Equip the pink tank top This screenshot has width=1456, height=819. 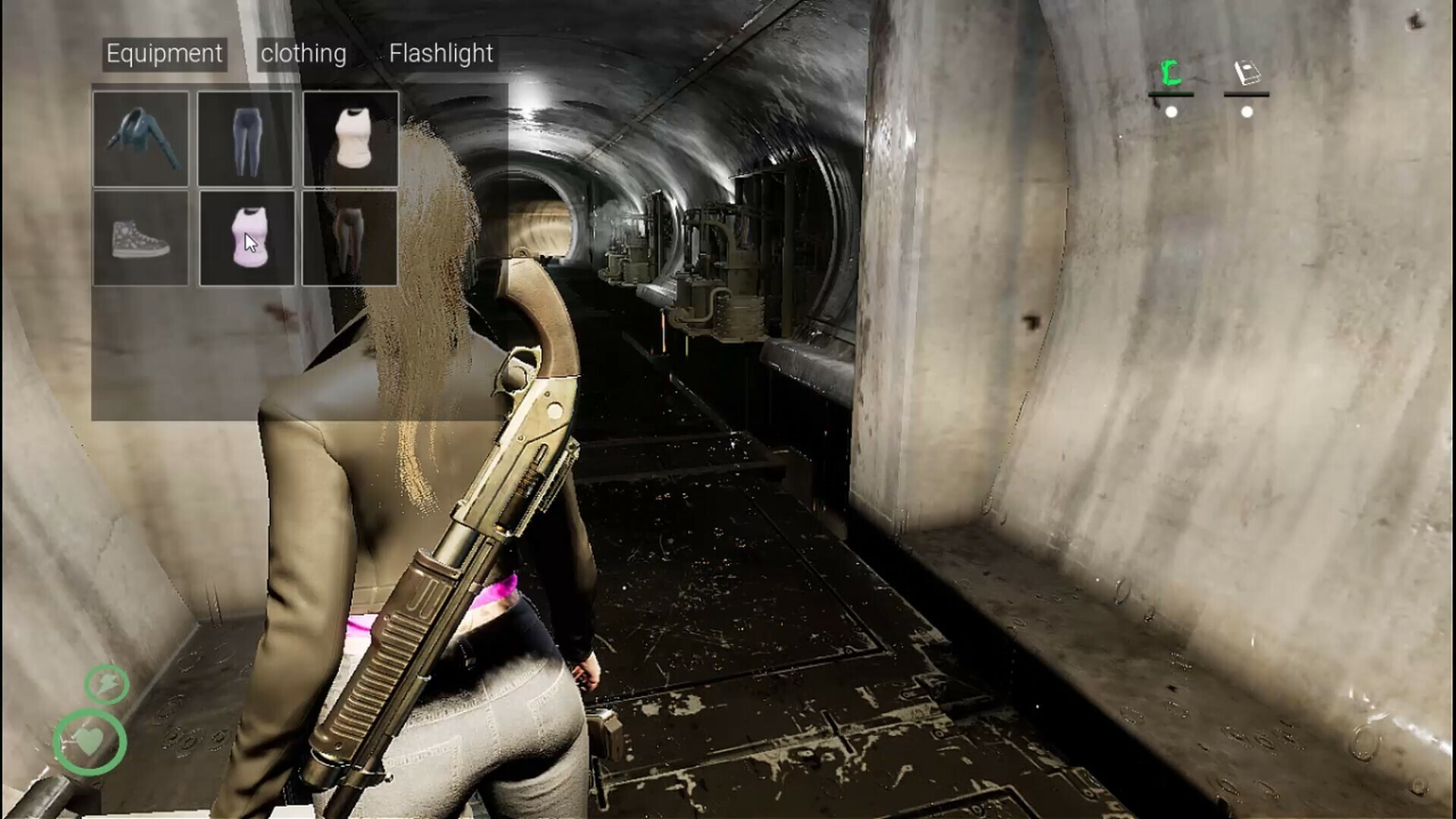247,238
